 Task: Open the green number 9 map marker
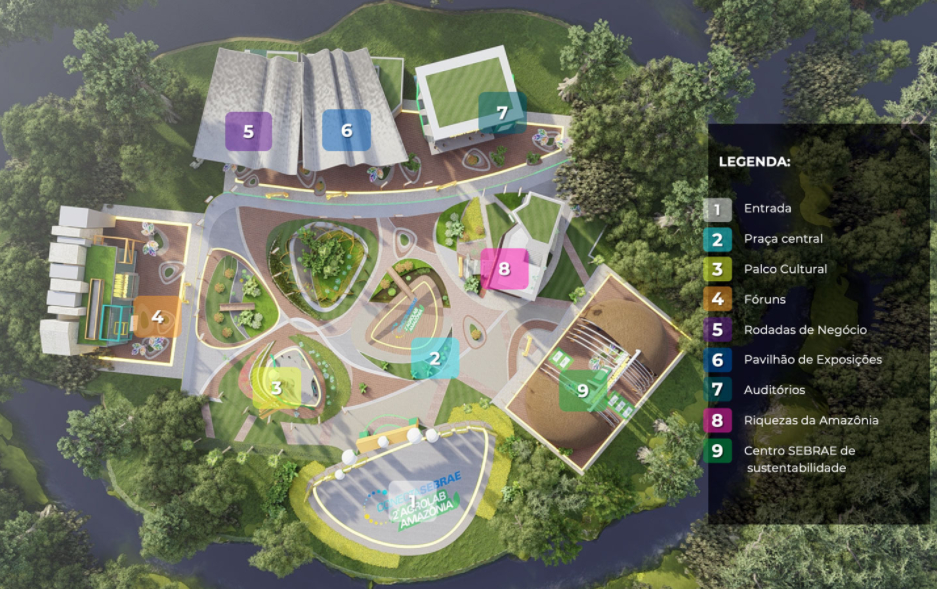pyautogui.click(x=583, y=390)
